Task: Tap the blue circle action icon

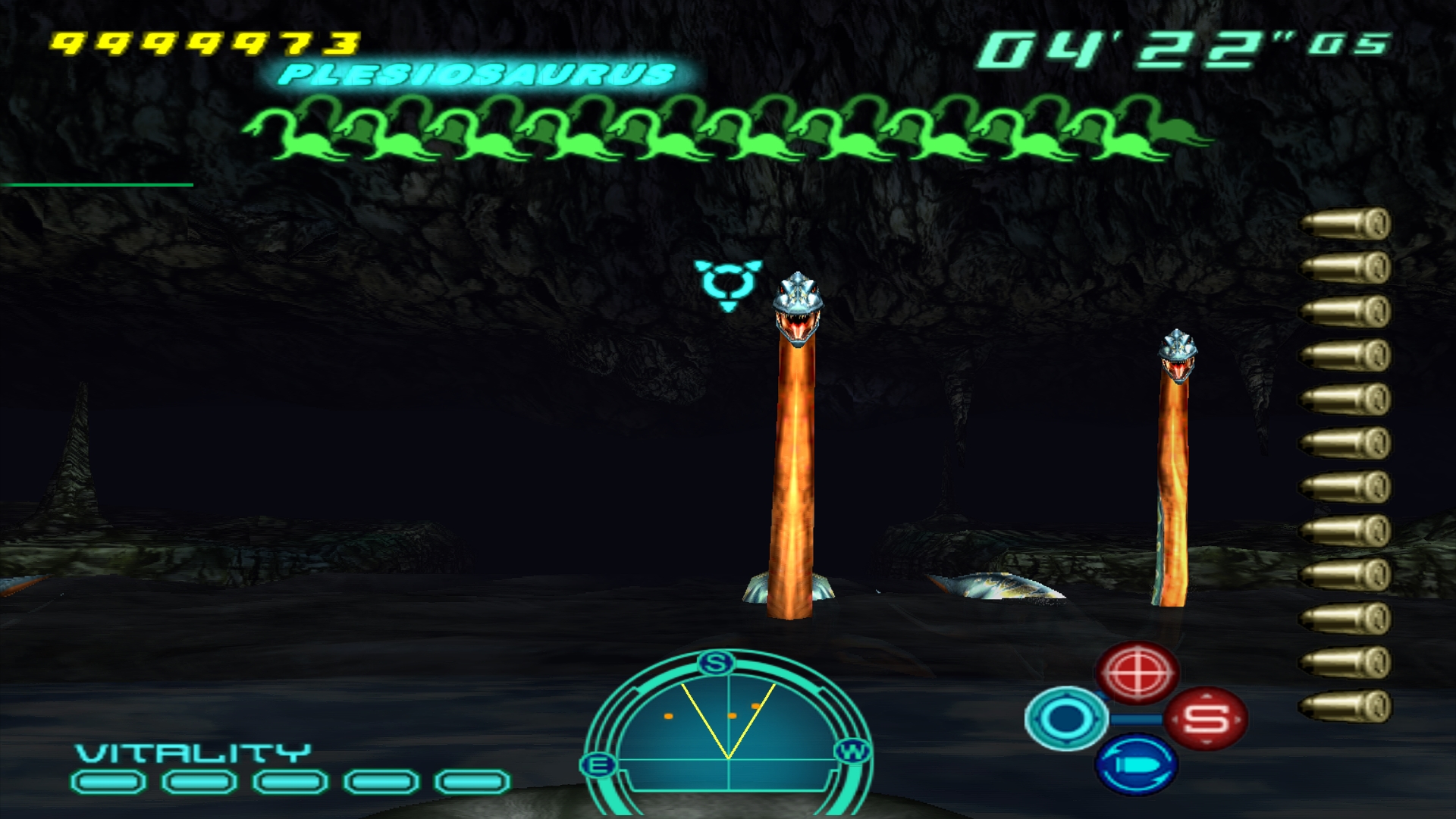Action: pyautogui.click(x=1065, y=718)
